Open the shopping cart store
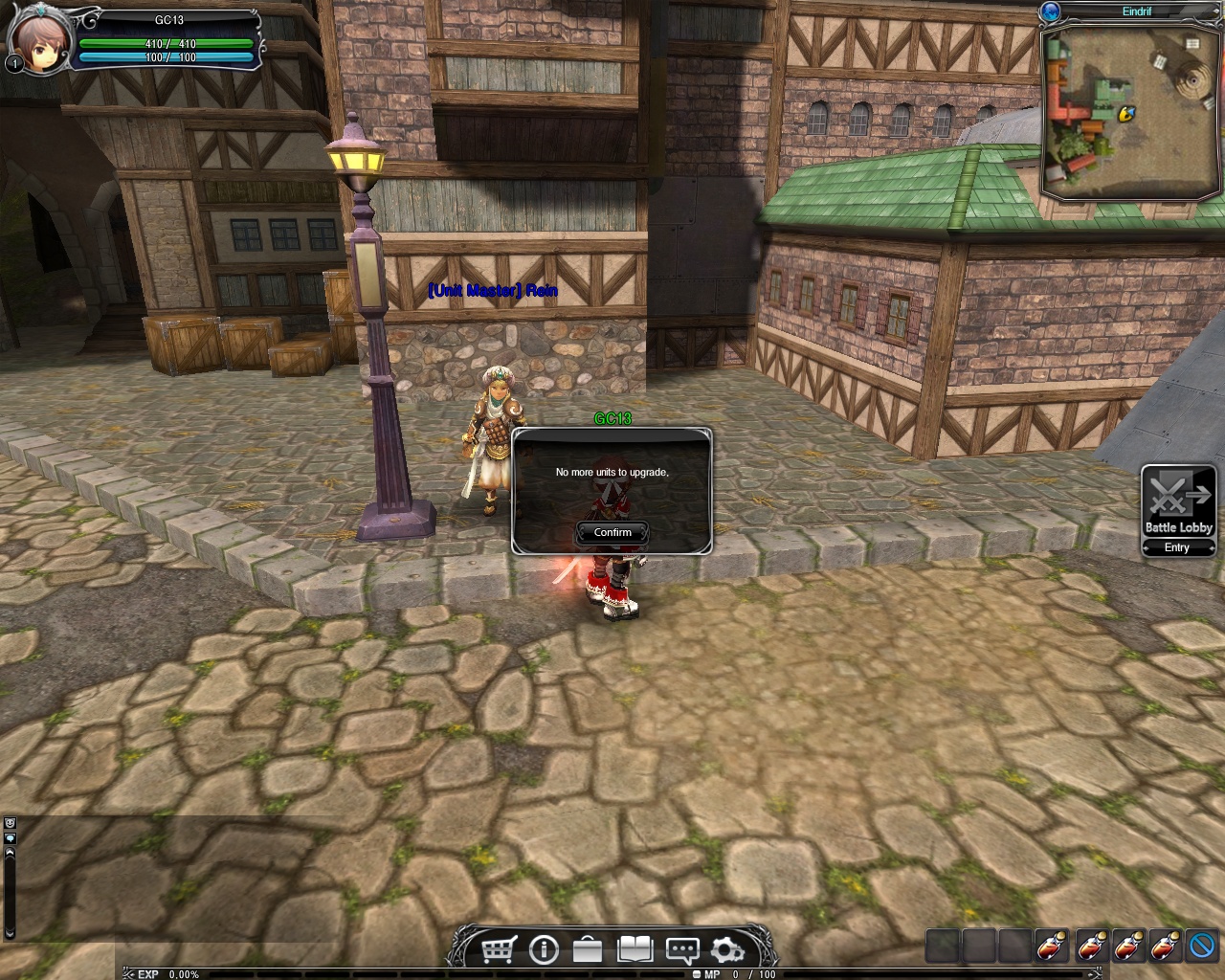This screenshot has height=980, width=1225. pos(497,949)
